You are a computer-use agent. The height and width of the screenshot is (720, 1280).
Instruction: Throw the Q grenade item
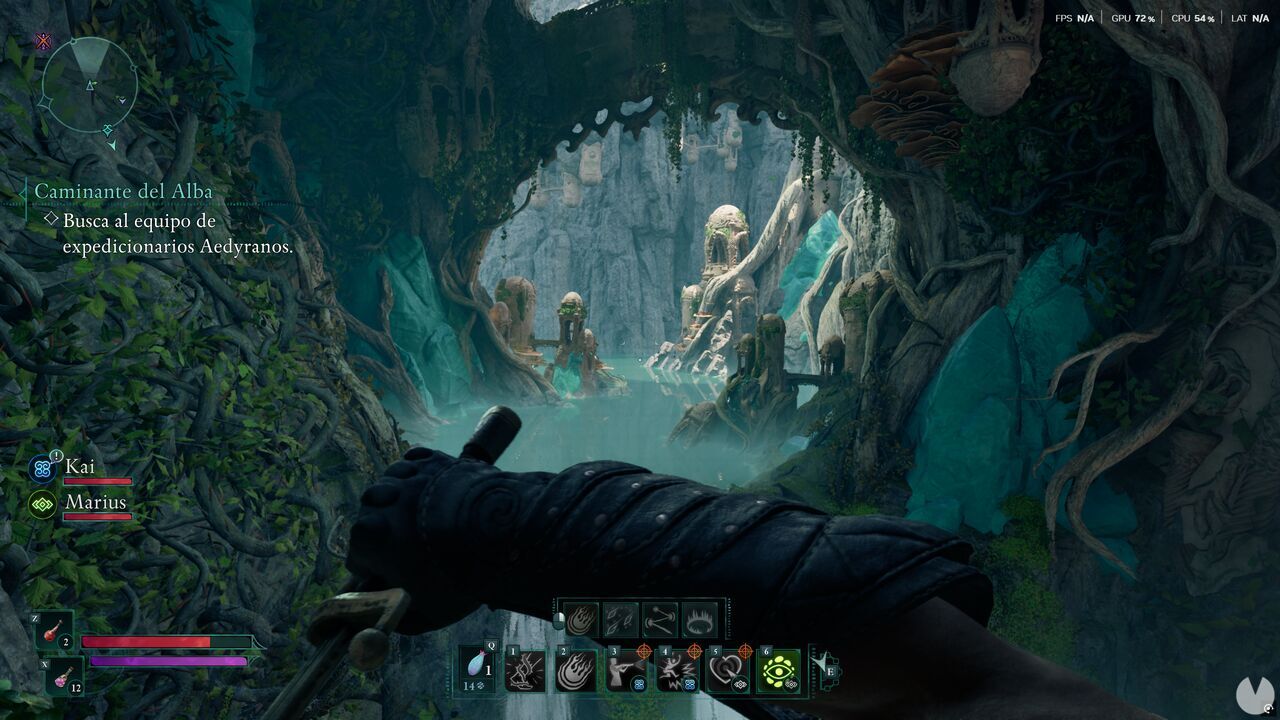point(476,667)
